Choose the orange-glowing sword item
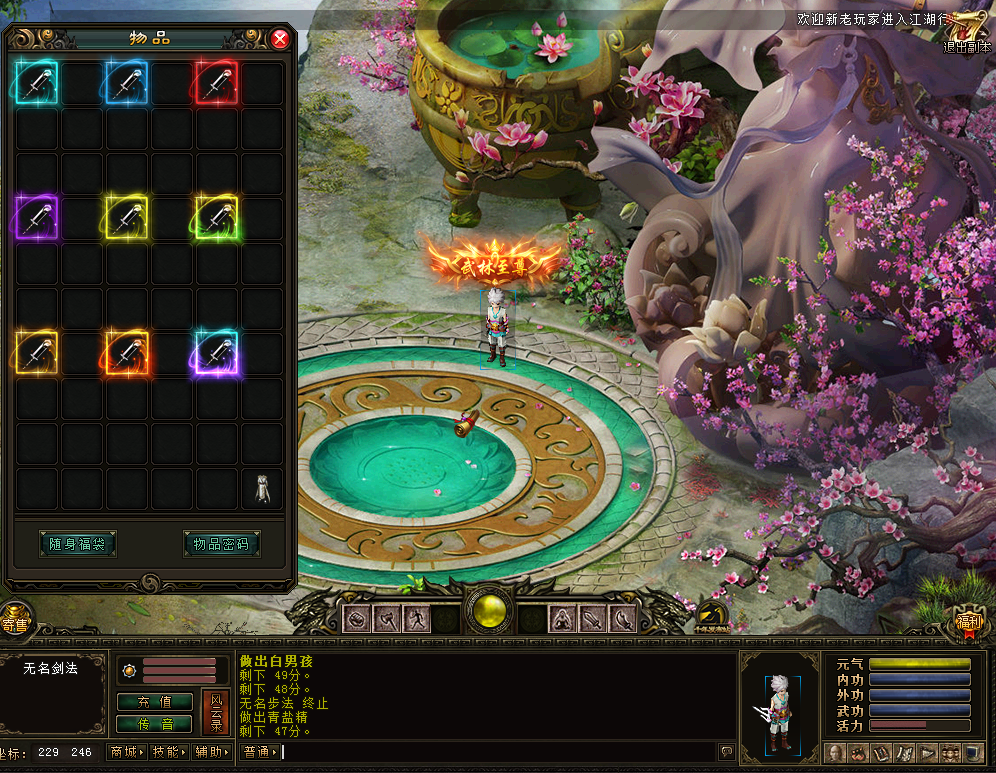This screenshot has height=773, width=996. click(127, 352)
